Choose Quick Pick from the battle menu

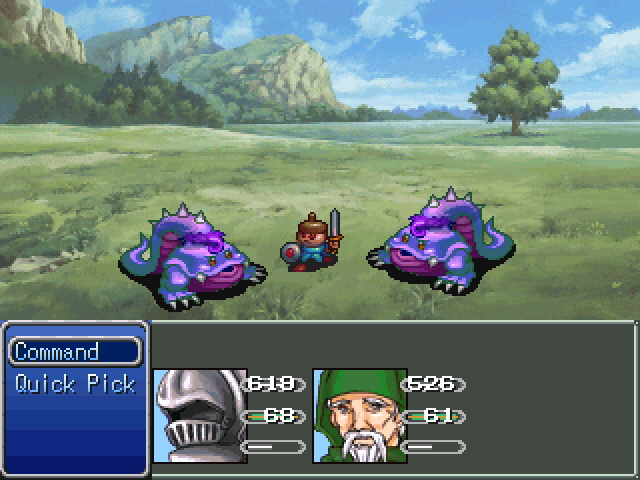click(x=75, y=384)
